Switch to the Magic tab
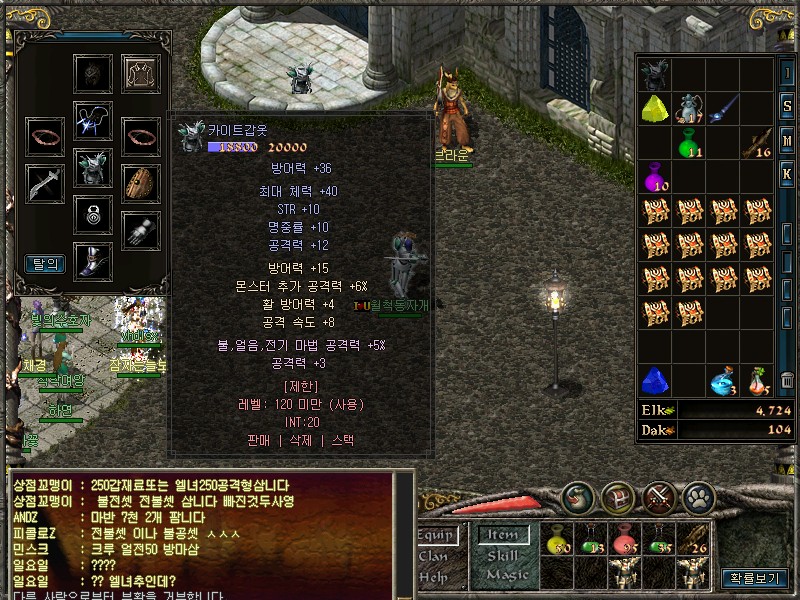Image resolution: width=800 pixels, height=600 pixels. pyautogui.click(x=505, y=576)
